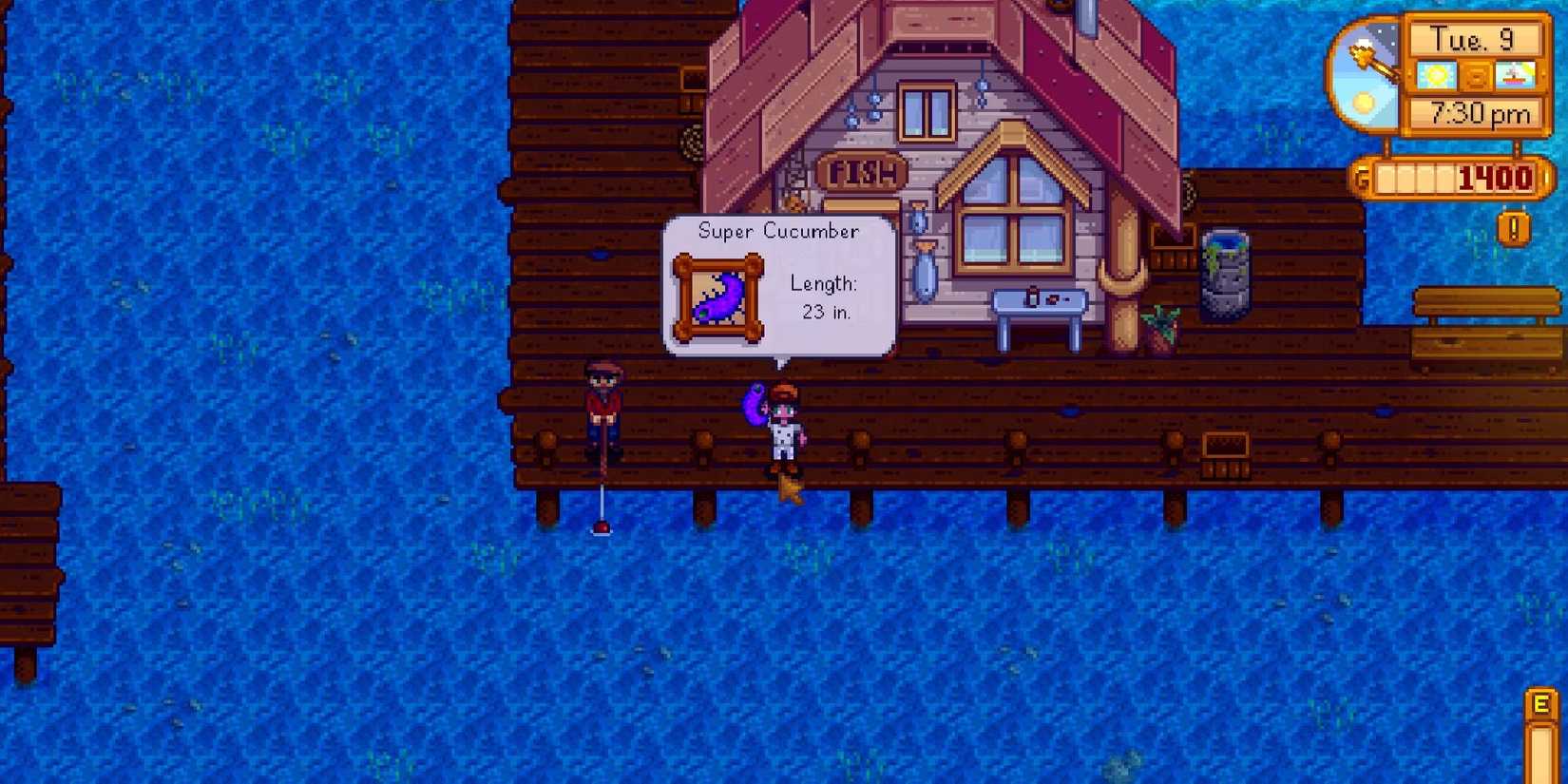This screenshot has width=1568, height=784.
Task: Select the 7:30 pm time display
Action: pyautogui.click(x=1479, y=114)
